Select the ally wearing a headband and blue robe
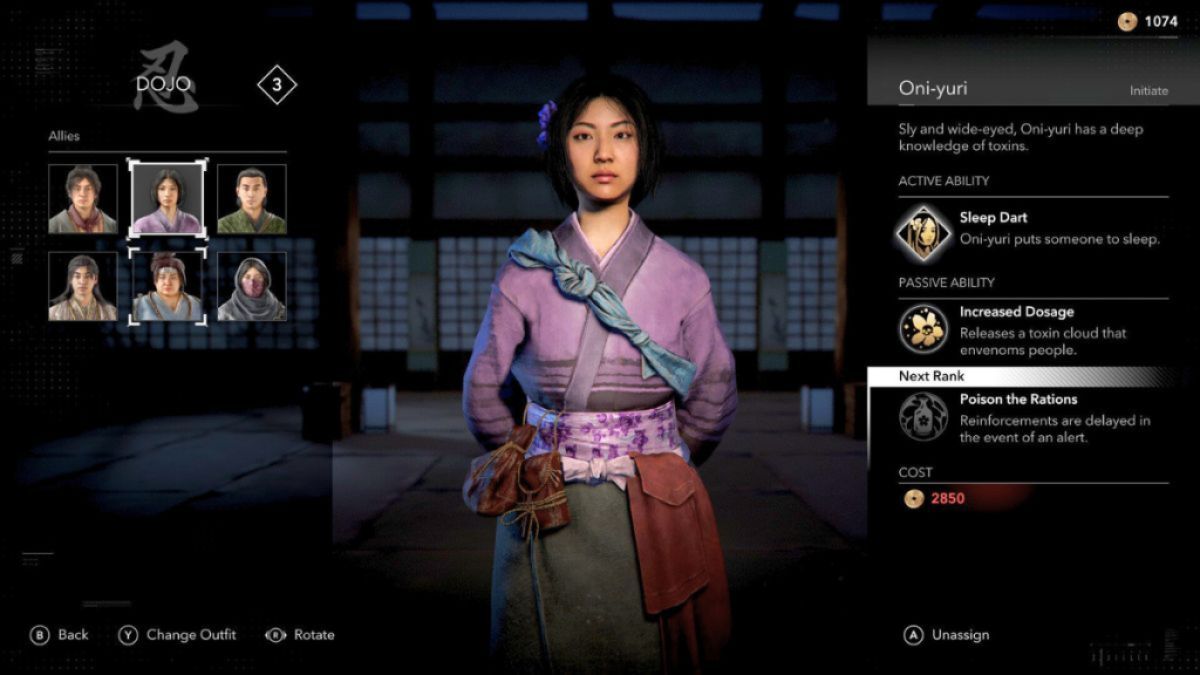The width and height of the screenshot is (1200, 675). click(167, 286)
